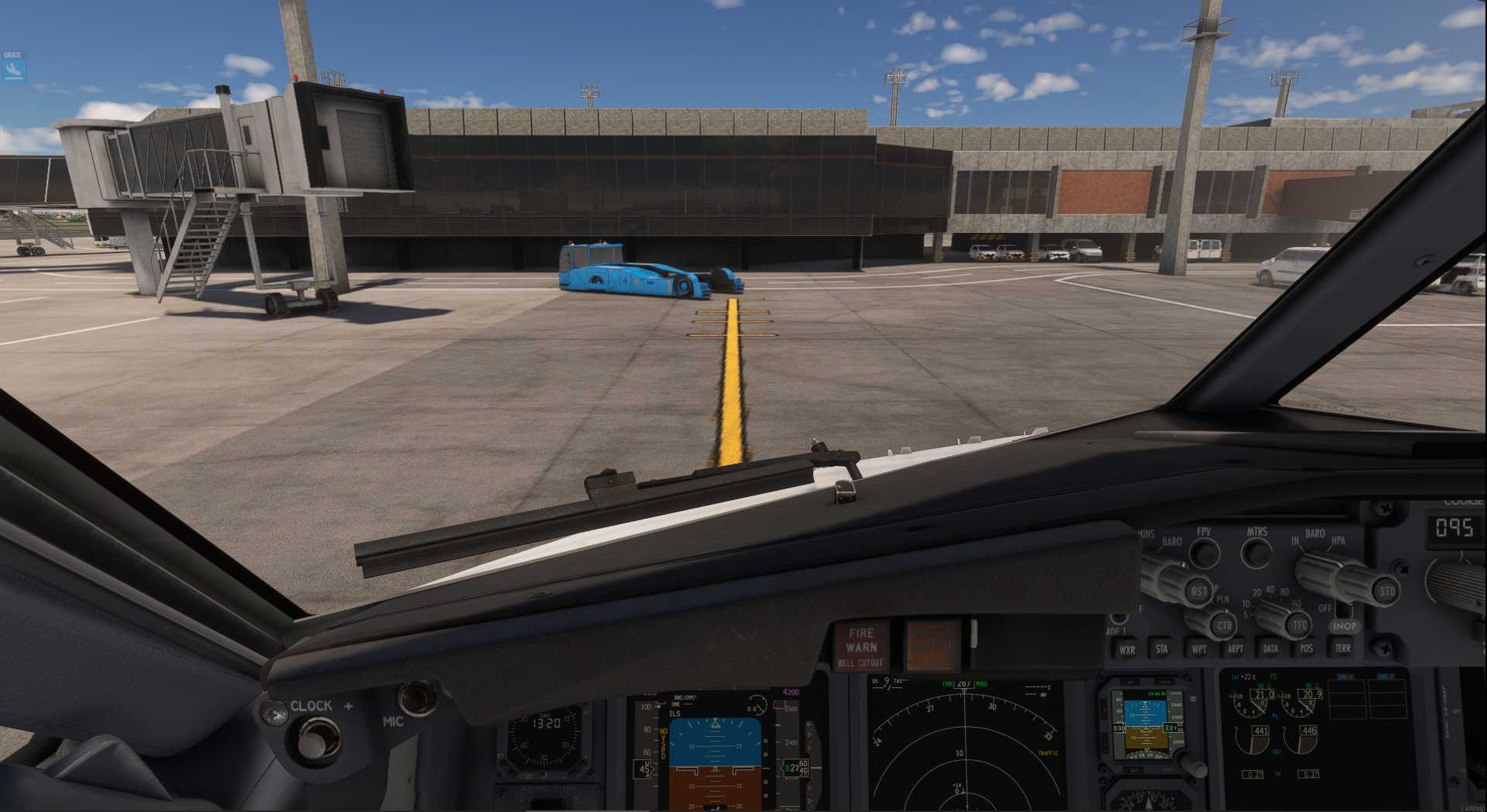Viewport: 1487px width, 812px height.
Task: Push the FIRE WARN bell cutout light
Action: click(x=861, y=646)
